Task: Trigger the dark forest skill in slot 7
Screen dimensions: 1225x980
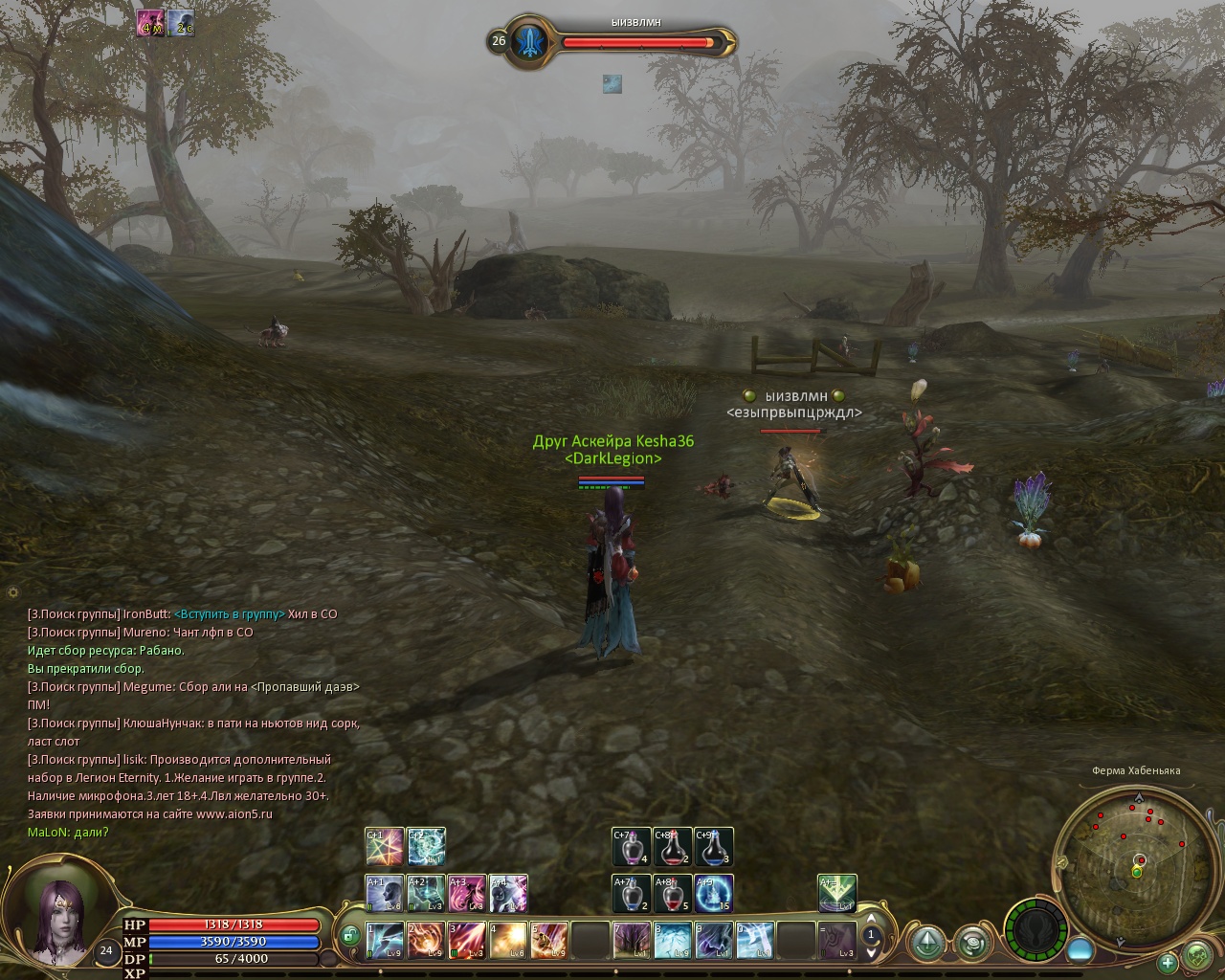Action: [632, 940]
